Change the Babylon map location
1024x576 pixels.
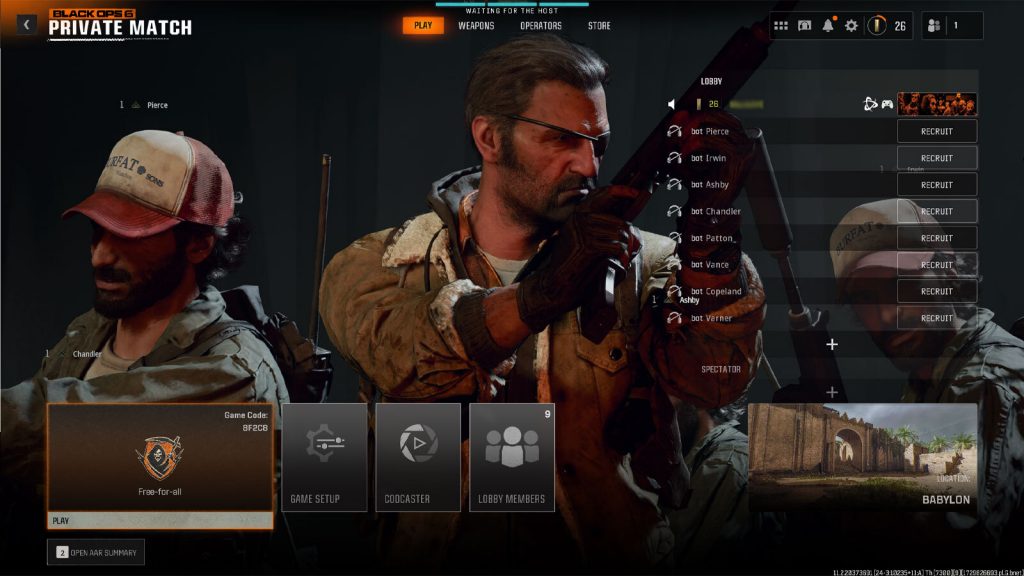[862, 457]
